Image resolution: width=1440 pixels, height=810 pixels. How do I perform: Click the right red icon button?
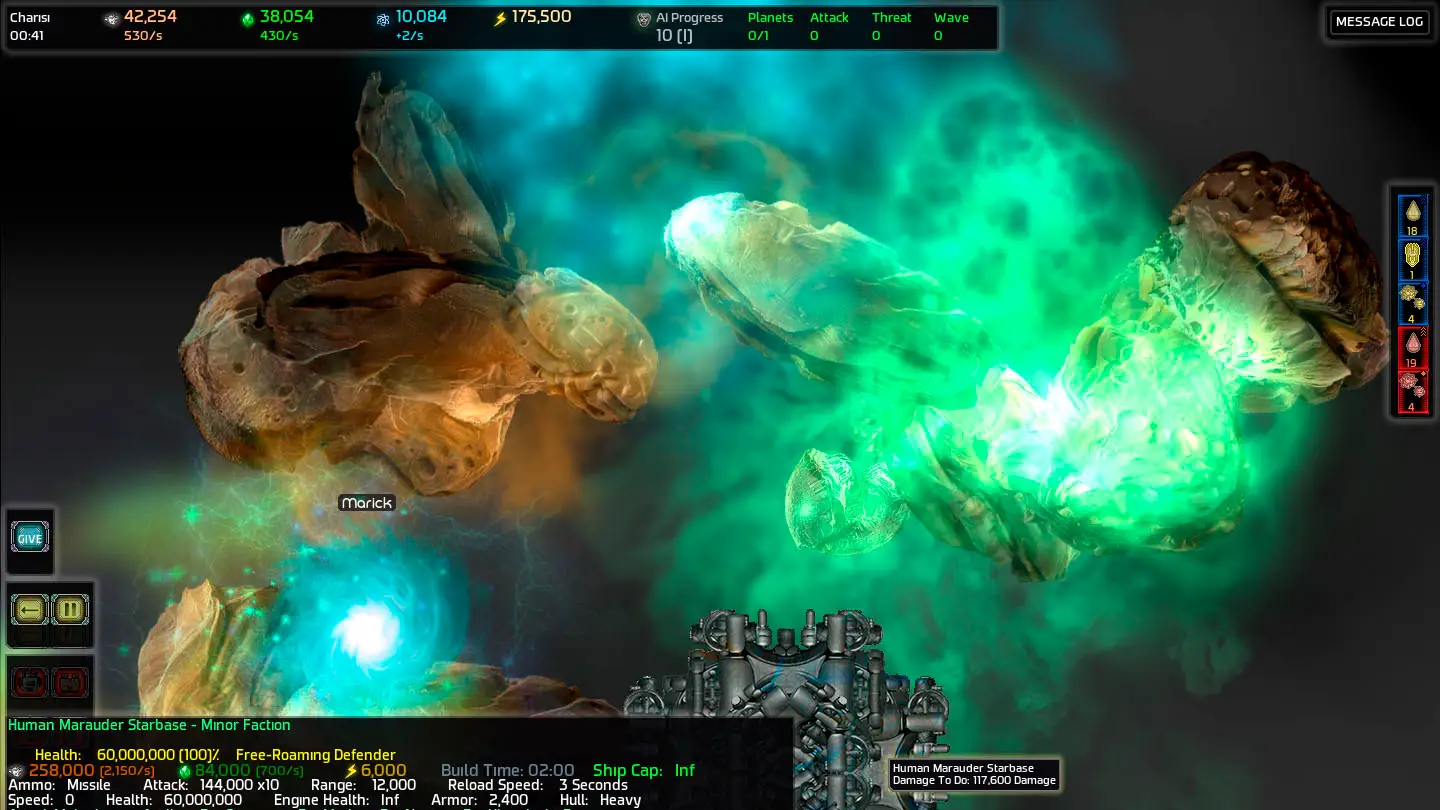click(x=70, y=683)
